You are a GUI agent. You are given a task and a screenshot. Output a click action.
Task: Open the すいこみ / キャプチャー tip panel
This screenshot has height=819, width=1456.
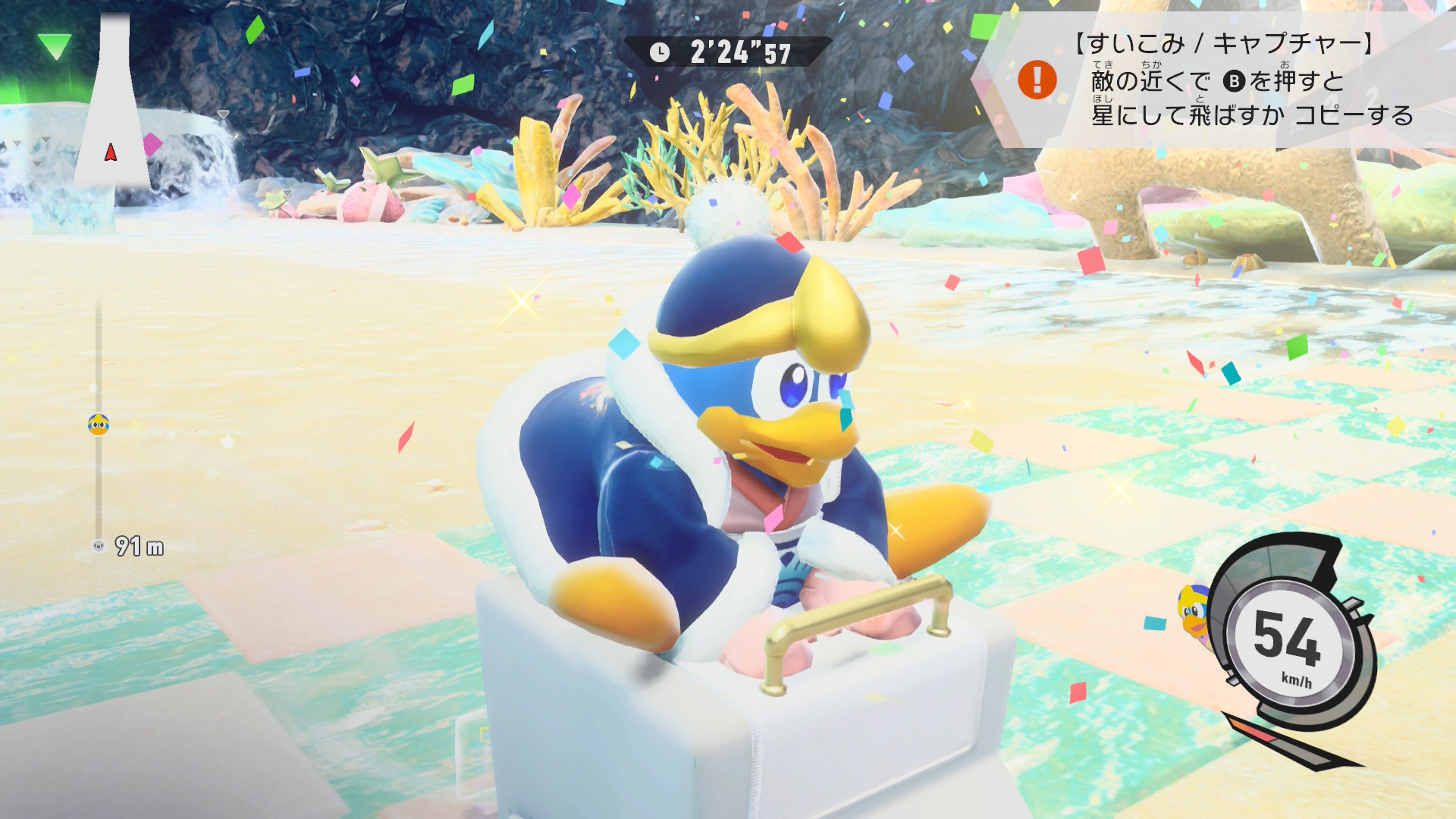pos(1228,80)
